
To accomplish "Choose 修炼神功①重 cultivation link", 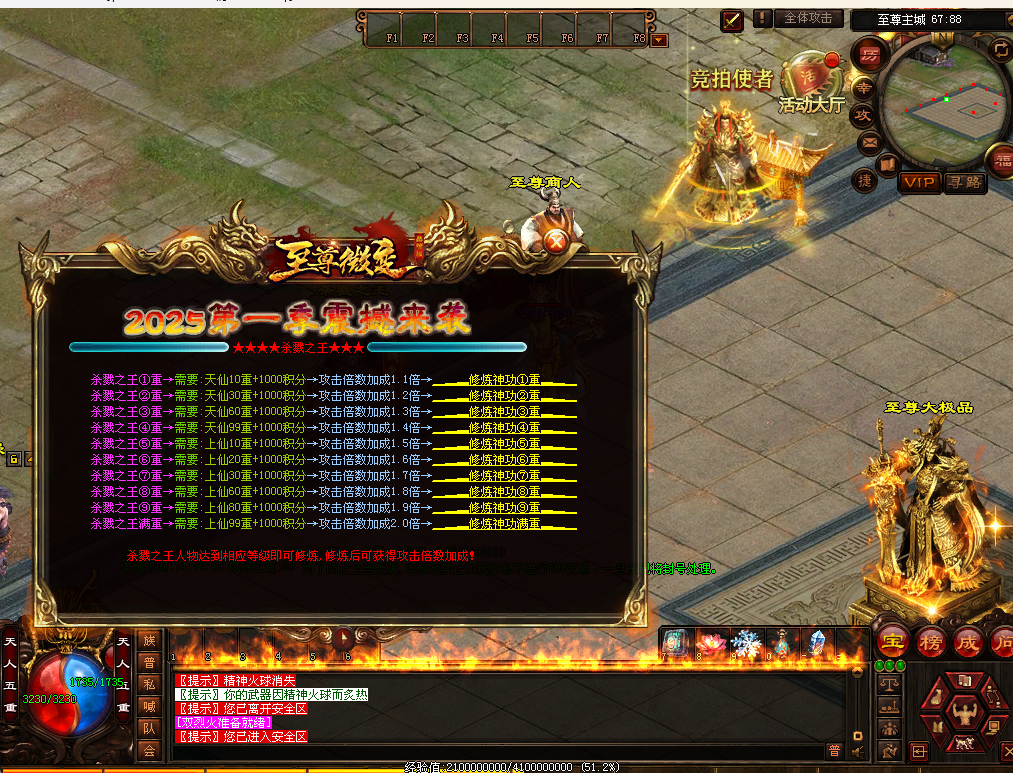I will [505, 380].
